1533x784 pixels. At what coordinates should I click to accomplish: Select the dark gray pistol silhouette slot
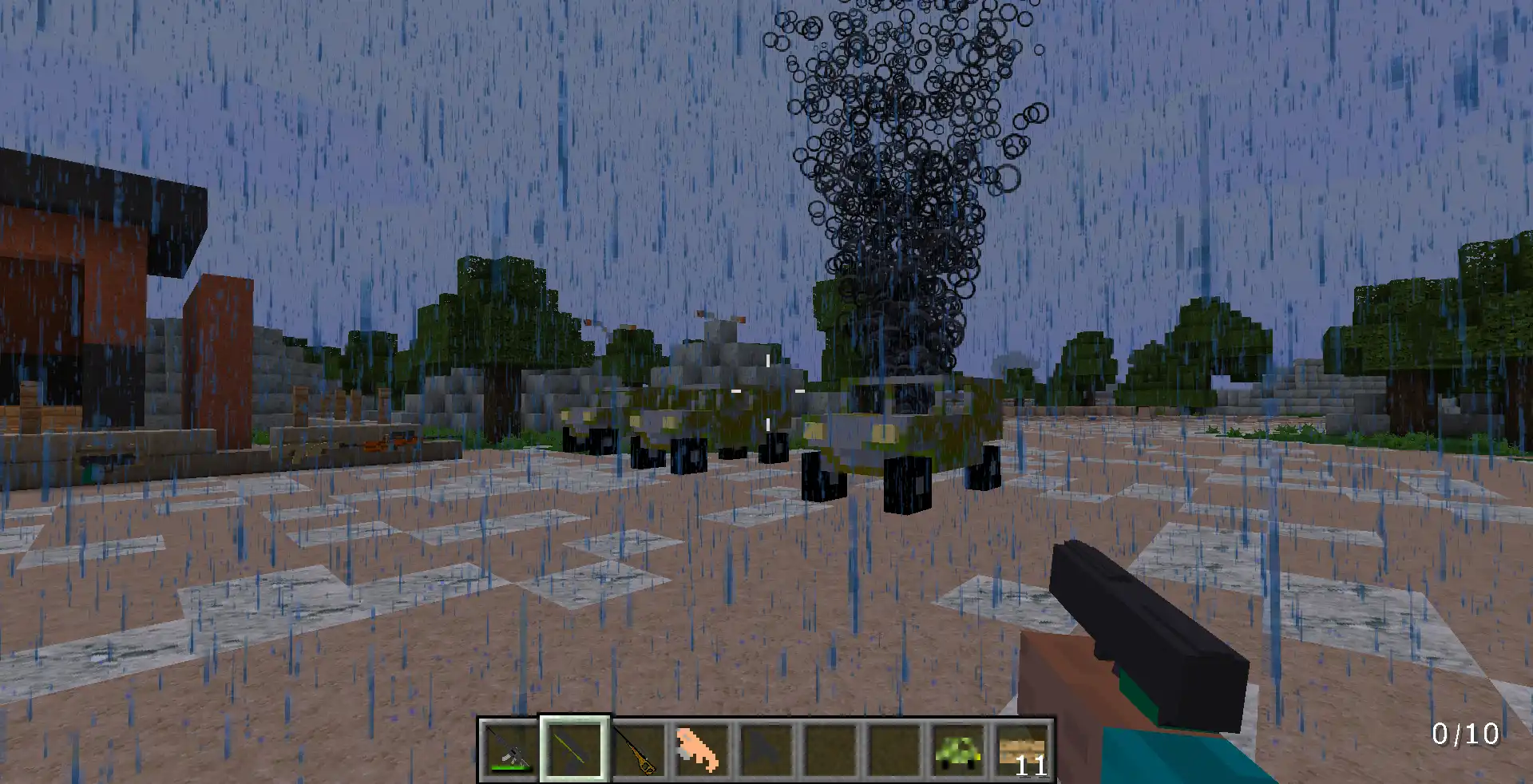766,750
